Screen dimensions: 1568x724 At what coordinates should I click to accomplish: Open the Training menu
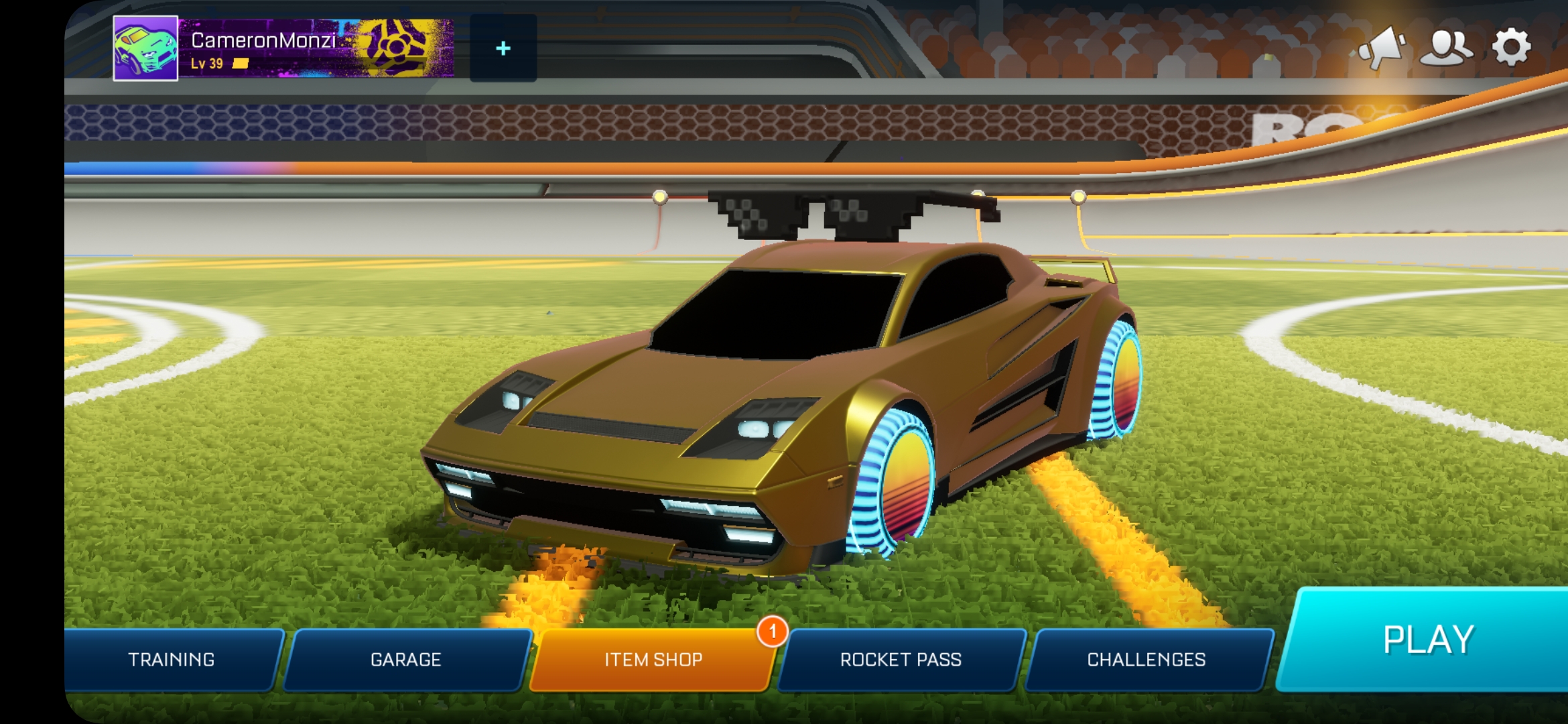click(172, 660)
